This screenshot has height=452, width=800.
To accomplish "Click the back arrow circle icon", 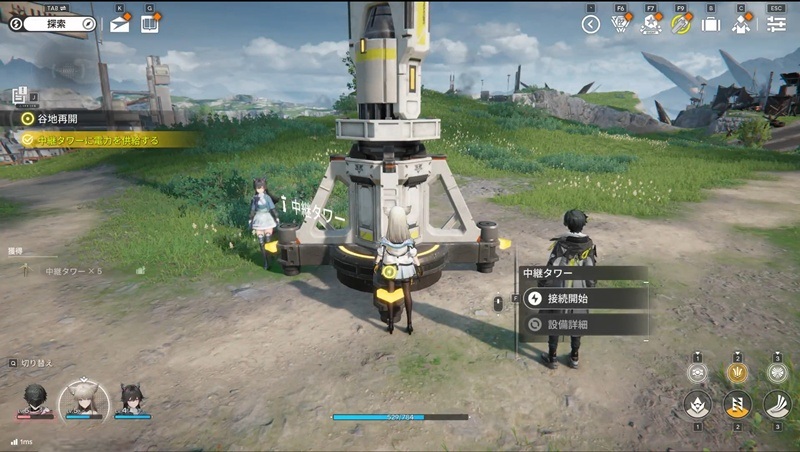I will click(591, 25).
